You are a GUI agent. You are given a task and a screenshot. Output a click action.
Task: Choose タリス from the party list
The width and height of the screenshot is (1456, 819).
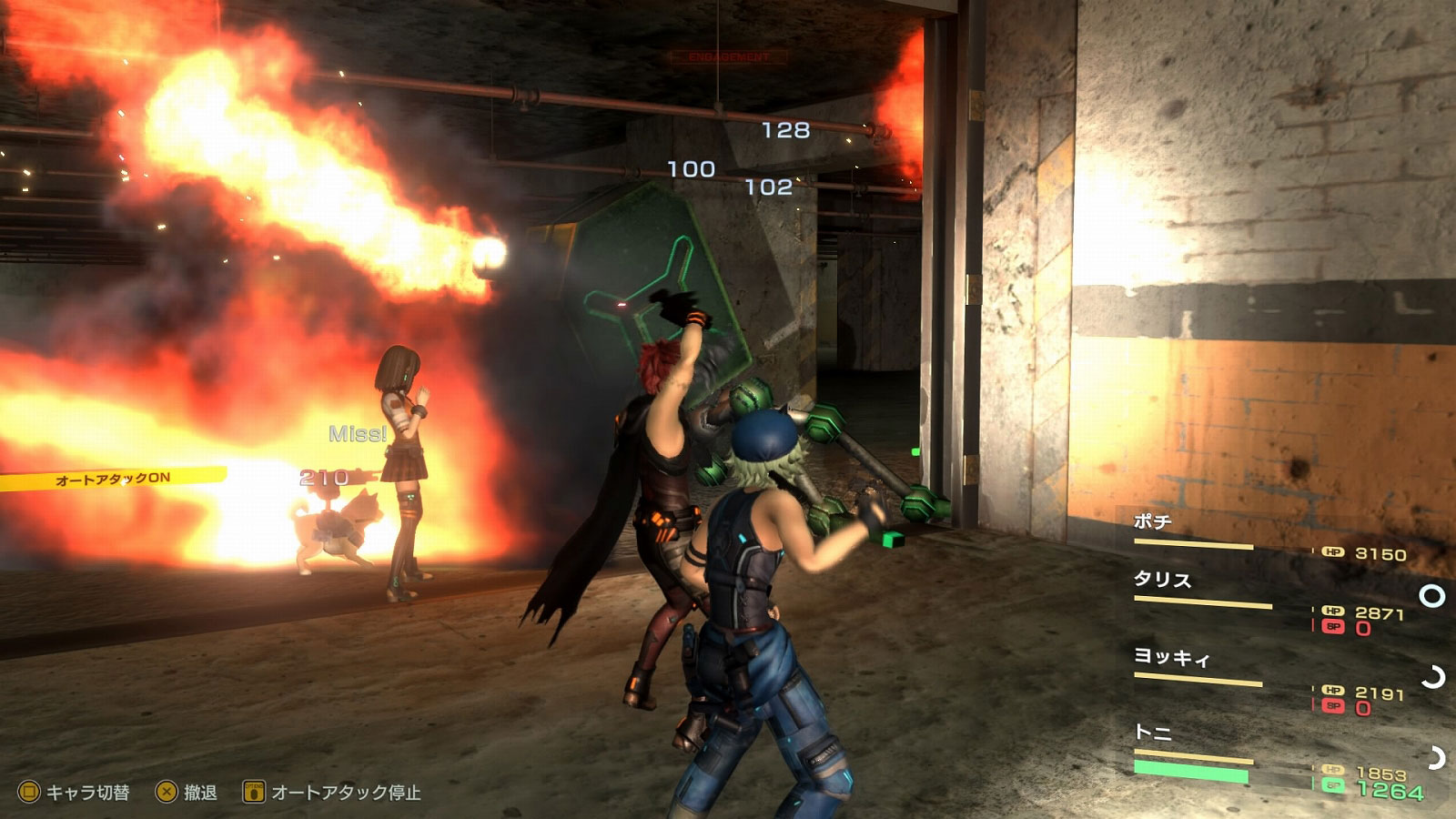click(1162, 581)
